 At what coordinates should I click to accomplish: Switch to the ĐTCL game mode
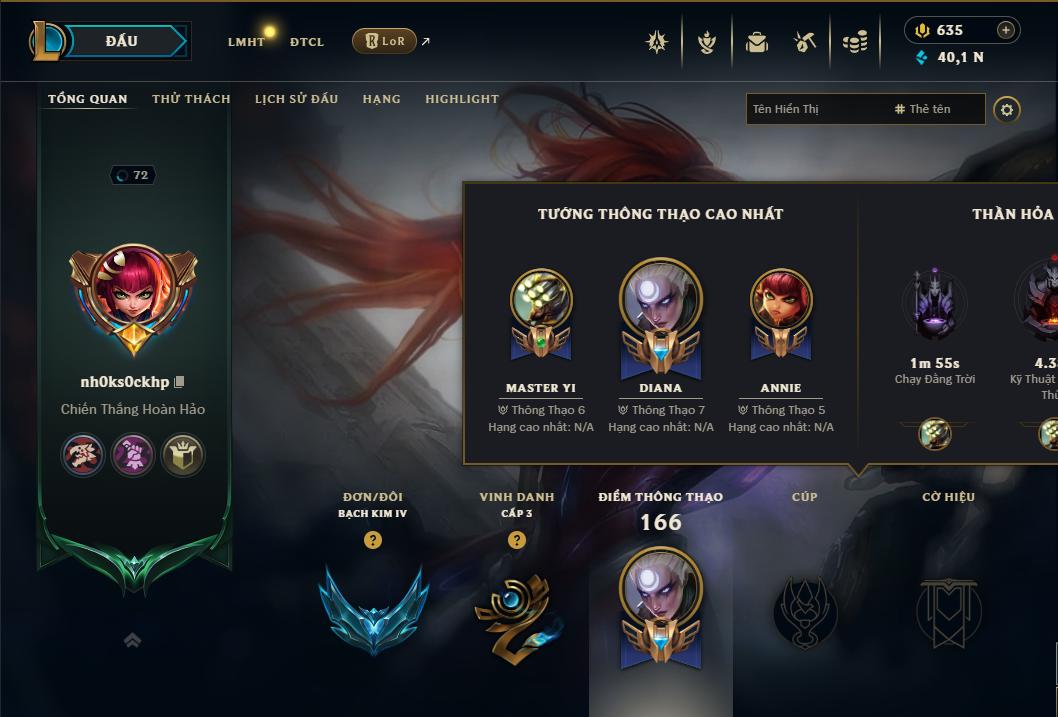pos(307,42)
